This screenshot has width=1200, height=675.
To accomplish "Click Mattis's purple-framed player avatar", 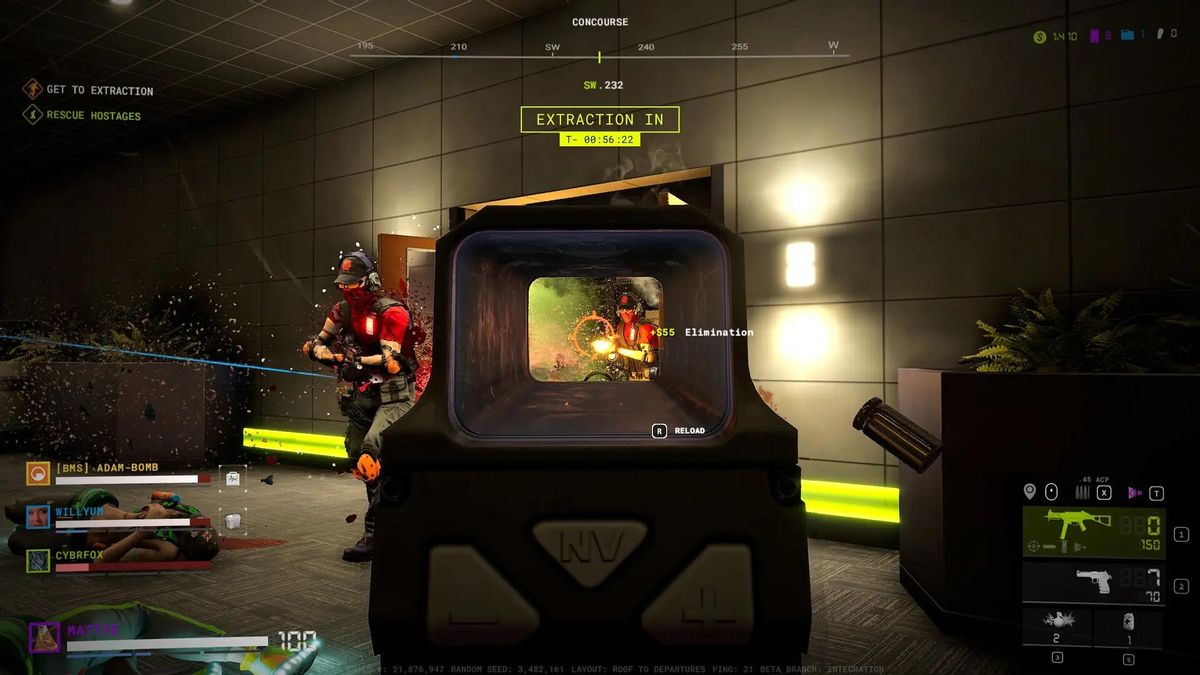I will 44,637.
